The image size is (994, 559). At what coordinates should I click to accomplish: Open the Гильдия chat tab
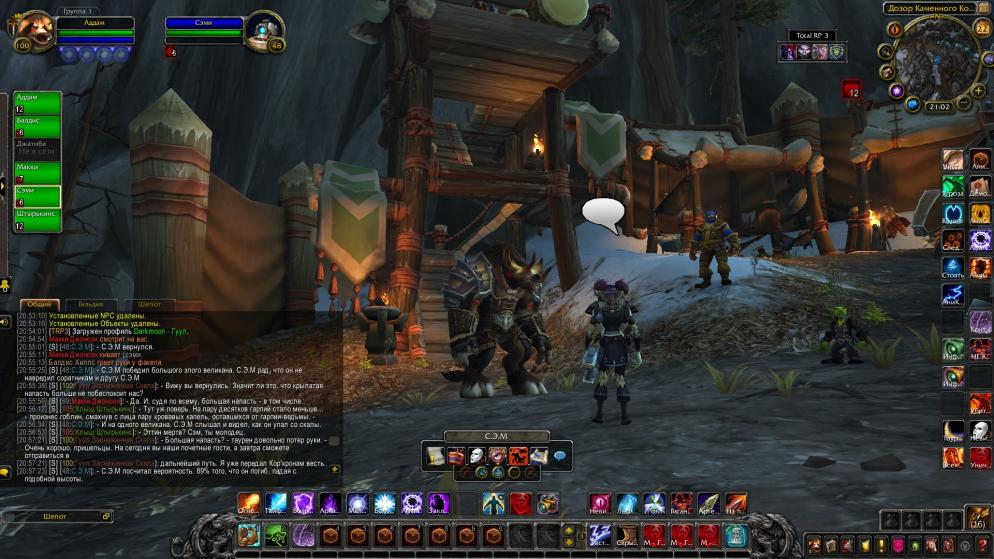click(91, 304)
